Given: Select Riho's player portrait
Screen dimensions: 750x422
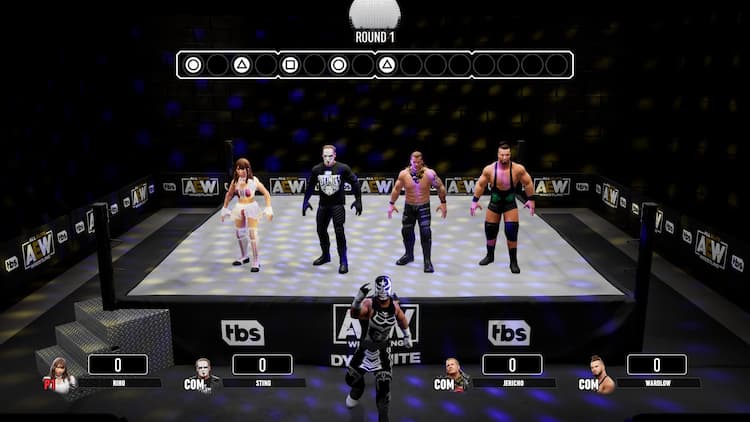Looking at the screenshot, I should click(x=62, y=374).
